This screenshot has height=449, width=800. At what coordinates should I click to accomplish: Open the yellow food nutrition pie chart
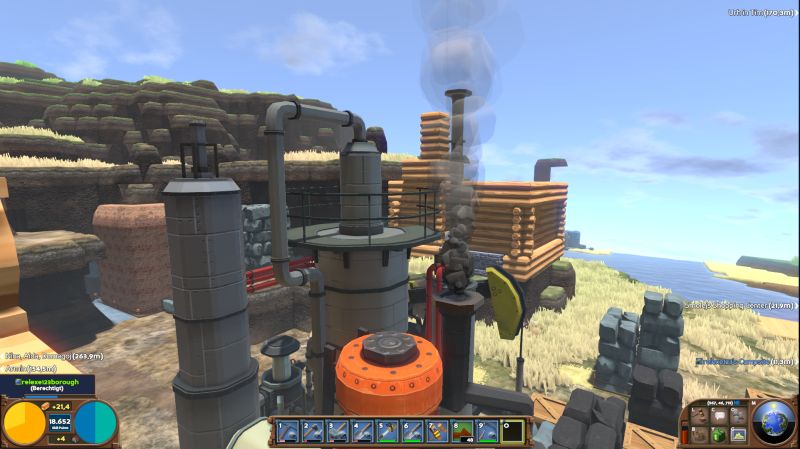[x=24, y=423]
